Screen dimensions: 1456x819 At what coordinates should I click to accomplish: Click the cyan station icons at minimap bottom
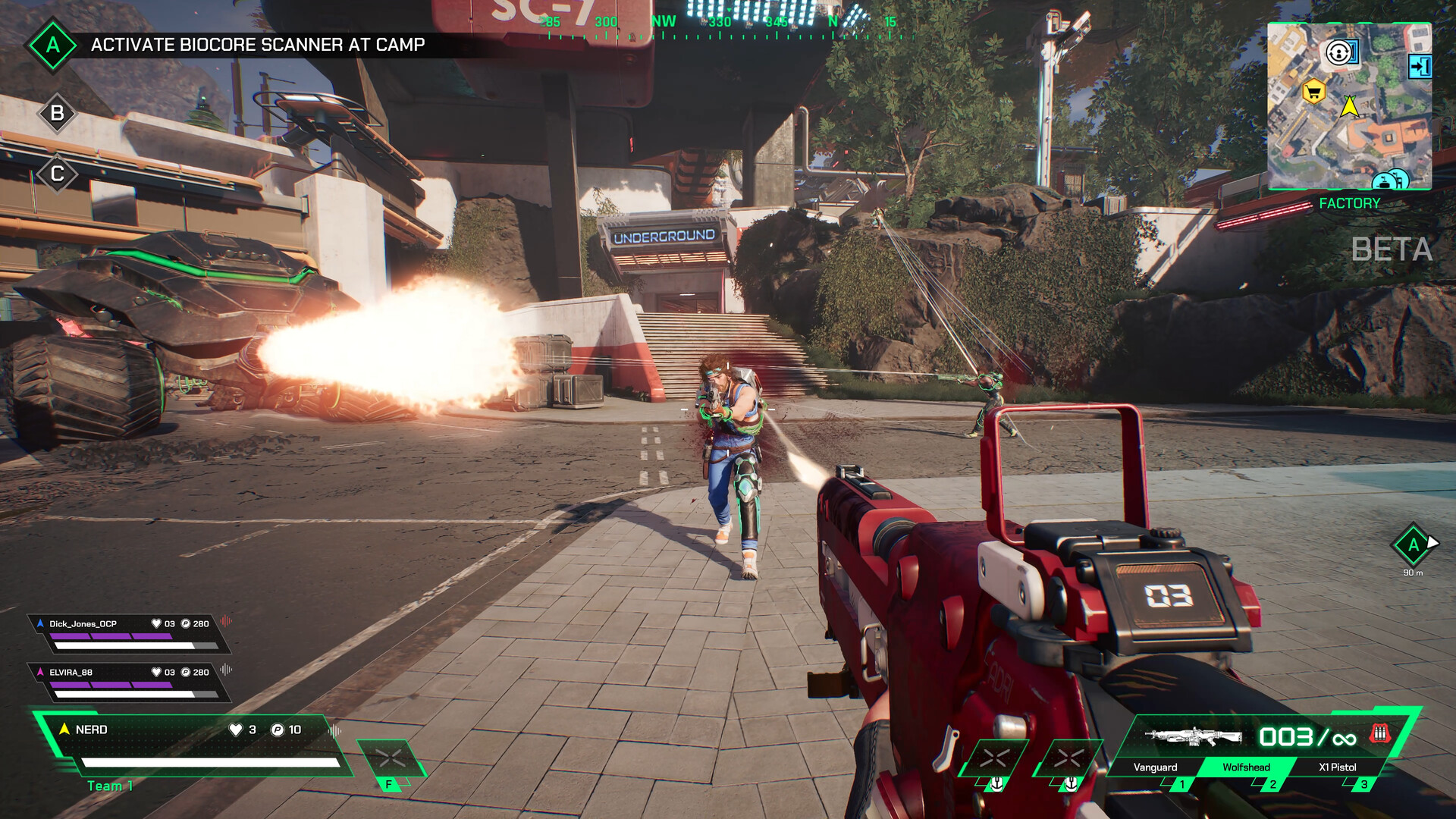pyautogui.click(x=1389, y=181)
